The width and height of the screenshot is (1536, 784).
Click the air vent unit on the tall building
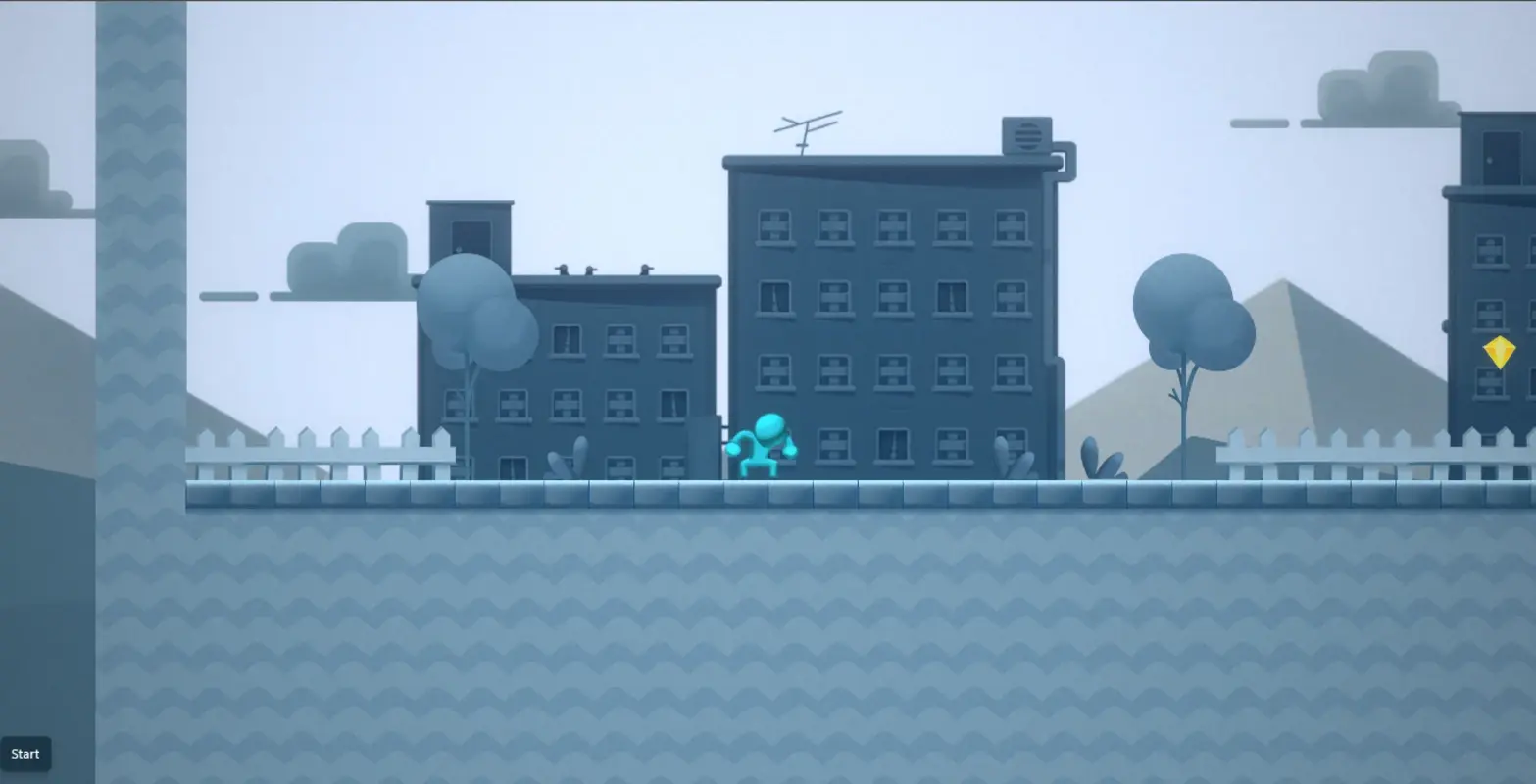tap(1025, 133)
